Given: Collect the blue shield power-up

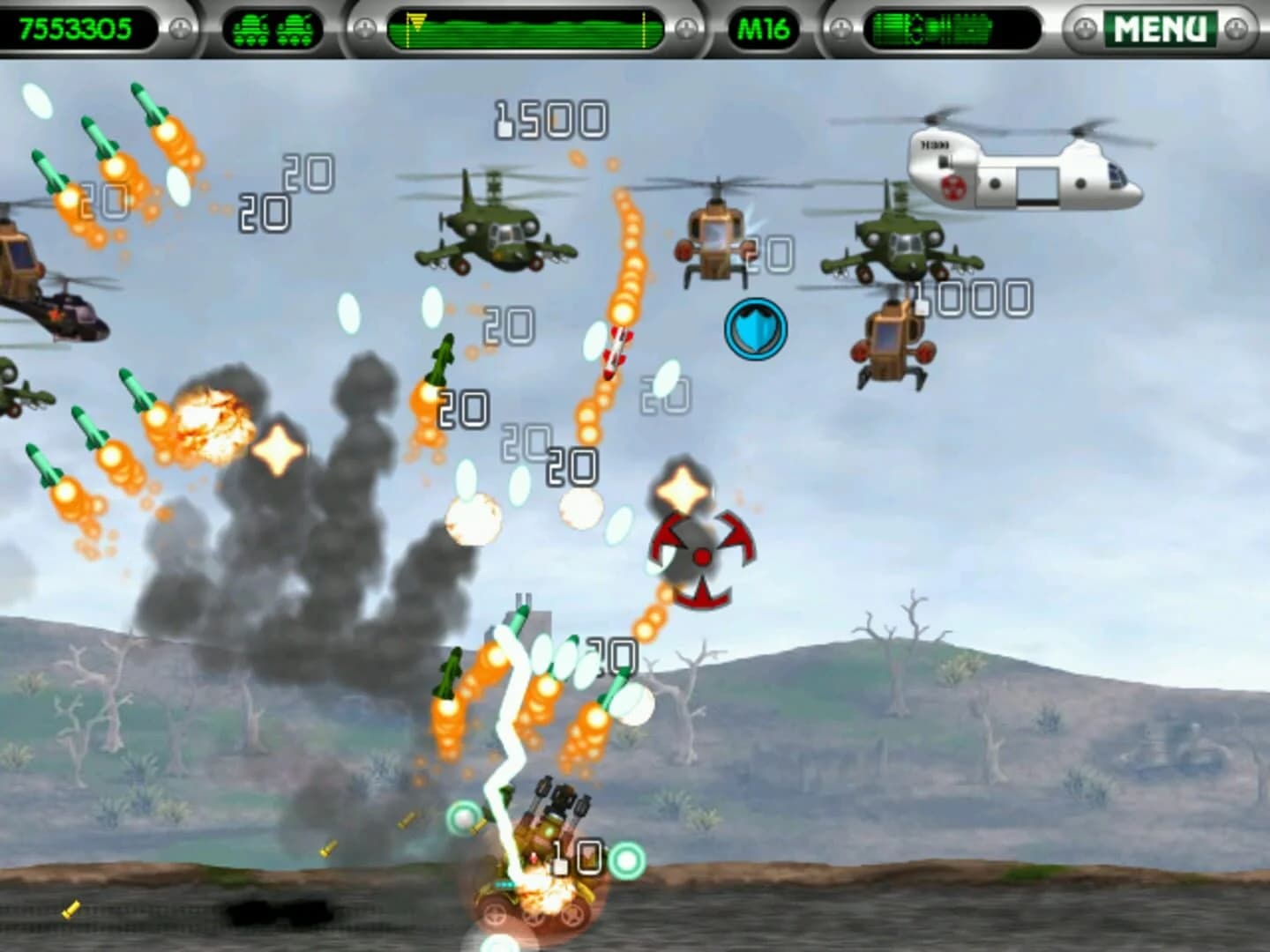Looking at the screenshot, I should (754, 330).
